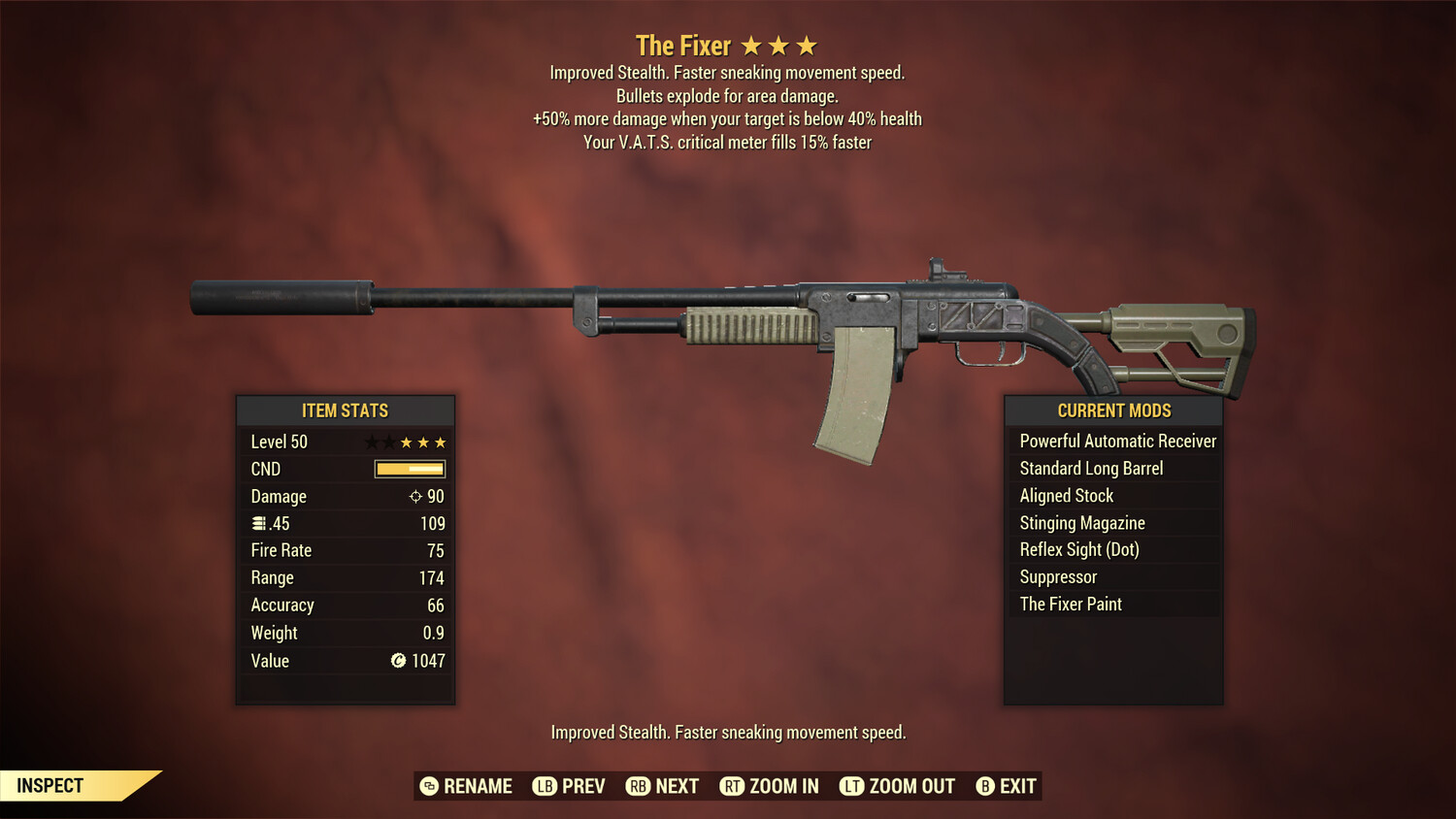This screenshot has width=1456, height=819.
Task: Click the RT icon for ZOOM IN
Action: pyautogui.click(x=734, y=786)
